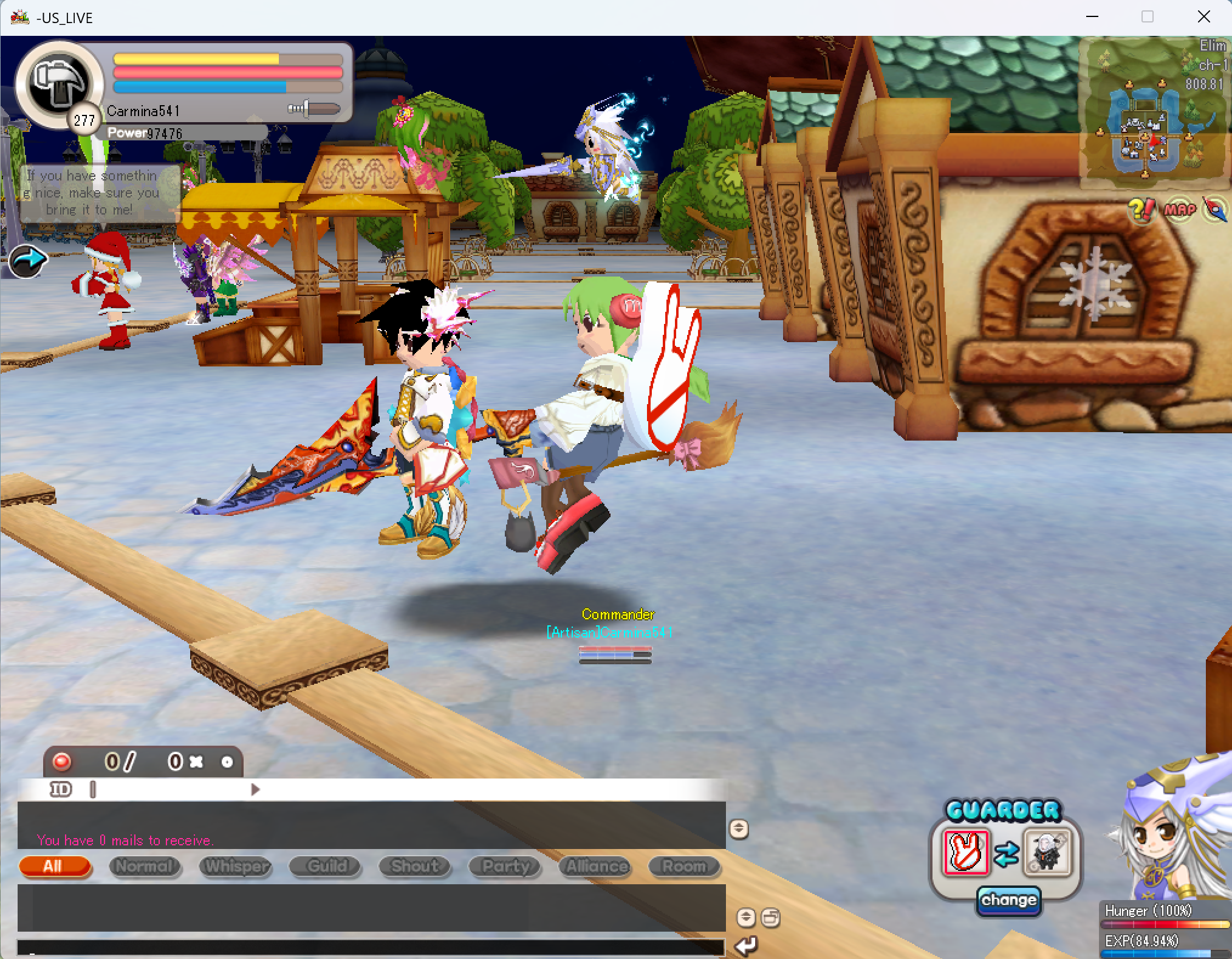Click the Guarder change button
This screenshot has height=959, width=1232.
[x=1008, y=899]
